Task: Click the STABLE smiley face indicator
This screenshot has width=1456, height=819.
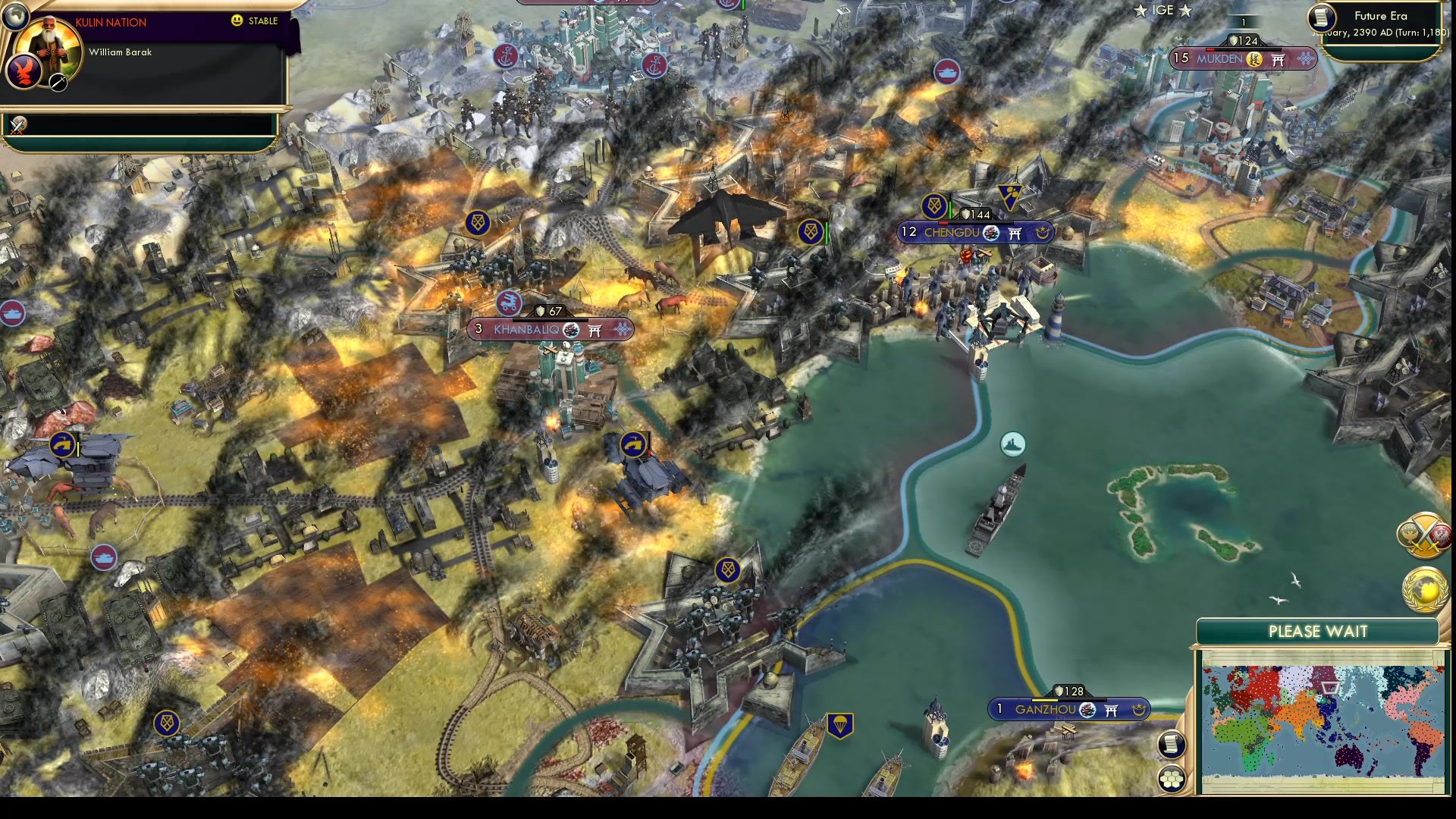Action: click(237, 20)
